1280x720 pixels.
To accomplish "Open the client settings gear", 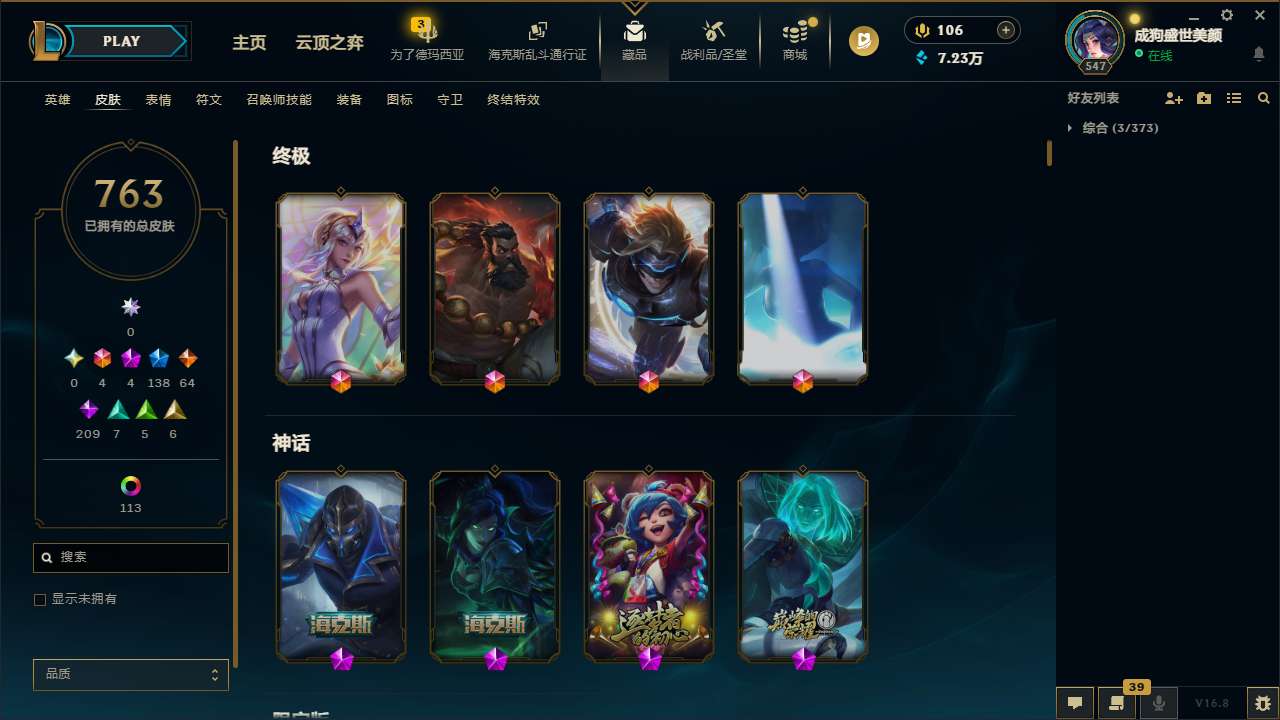I will pos(1226,15).
